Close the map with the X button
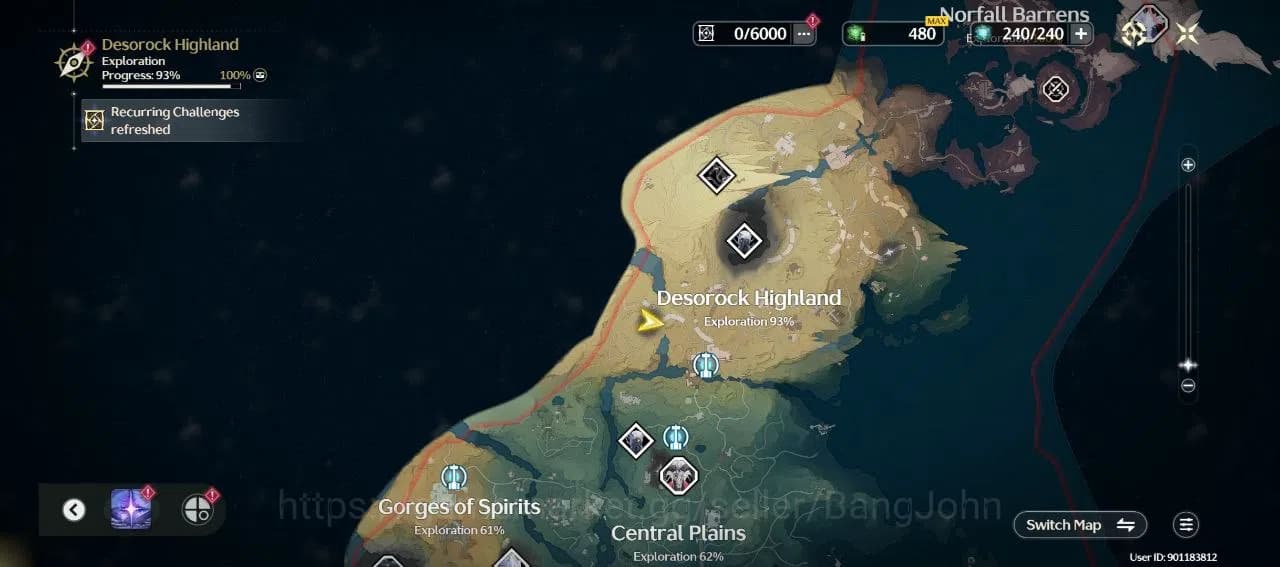Image resolution: width=1280 pixels, height=567 pixels. pos(1188,33)
